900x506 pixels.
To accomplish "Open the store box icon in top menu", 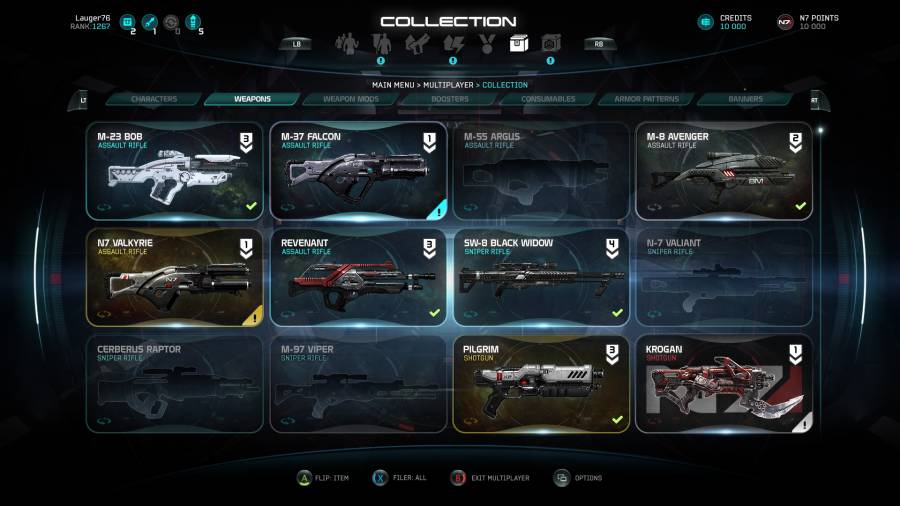I will (517, 44).
